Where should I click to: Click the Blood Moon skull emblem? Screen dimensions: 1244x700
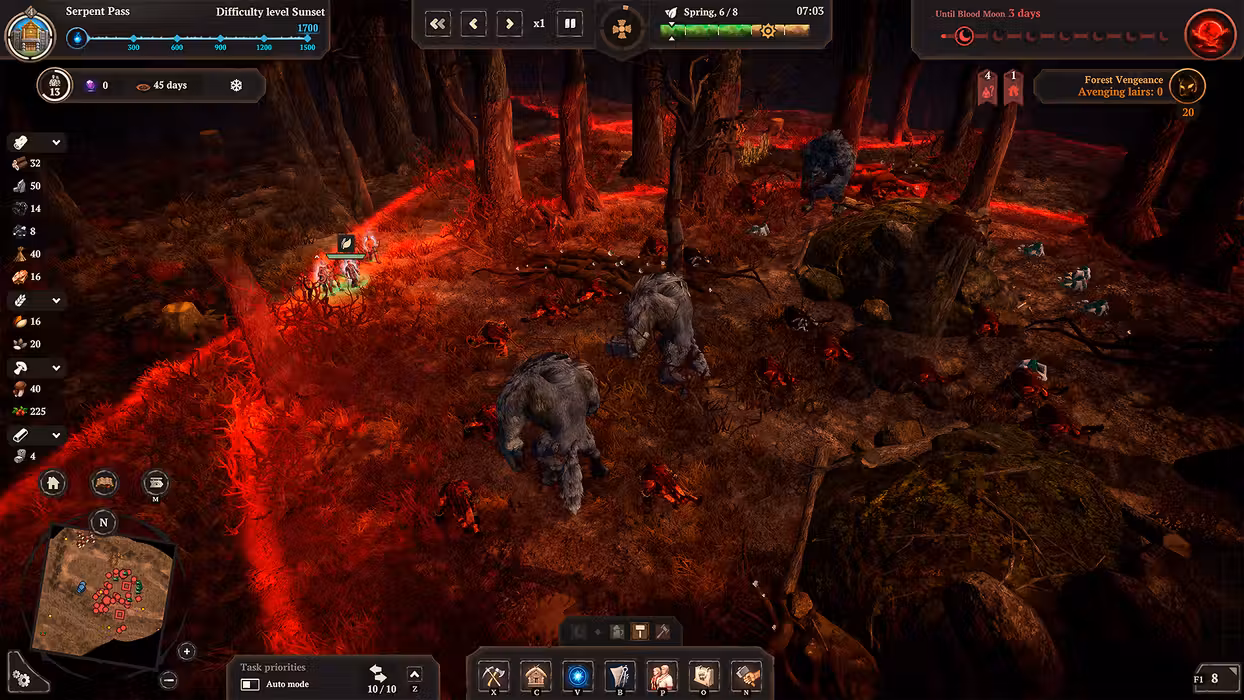(x=1210, y=35)
